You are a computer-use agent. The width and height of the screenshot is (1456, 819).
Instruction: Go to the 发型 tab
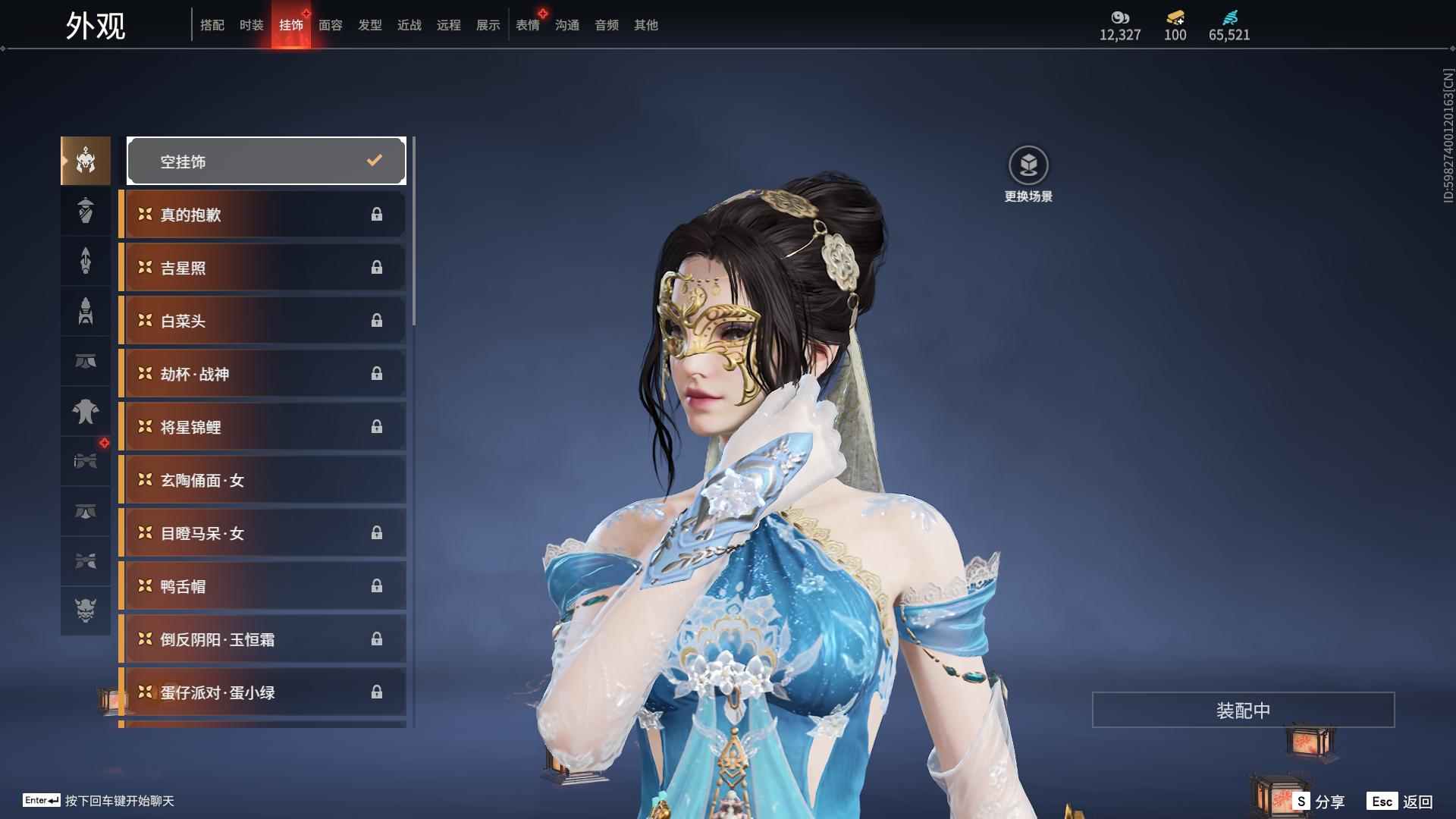tap(370, 25)
